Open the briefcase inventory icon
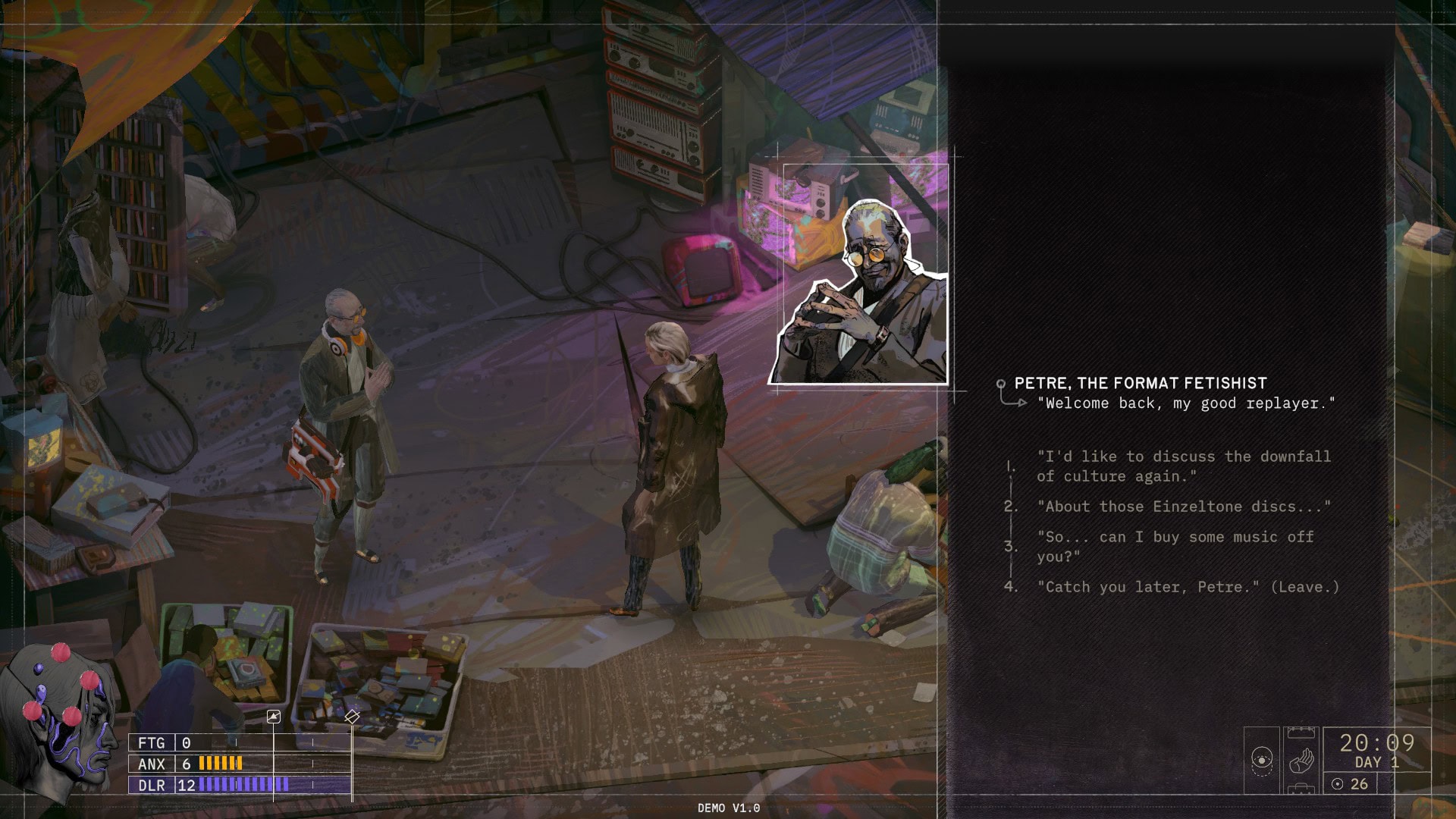 pos(1301,789)
